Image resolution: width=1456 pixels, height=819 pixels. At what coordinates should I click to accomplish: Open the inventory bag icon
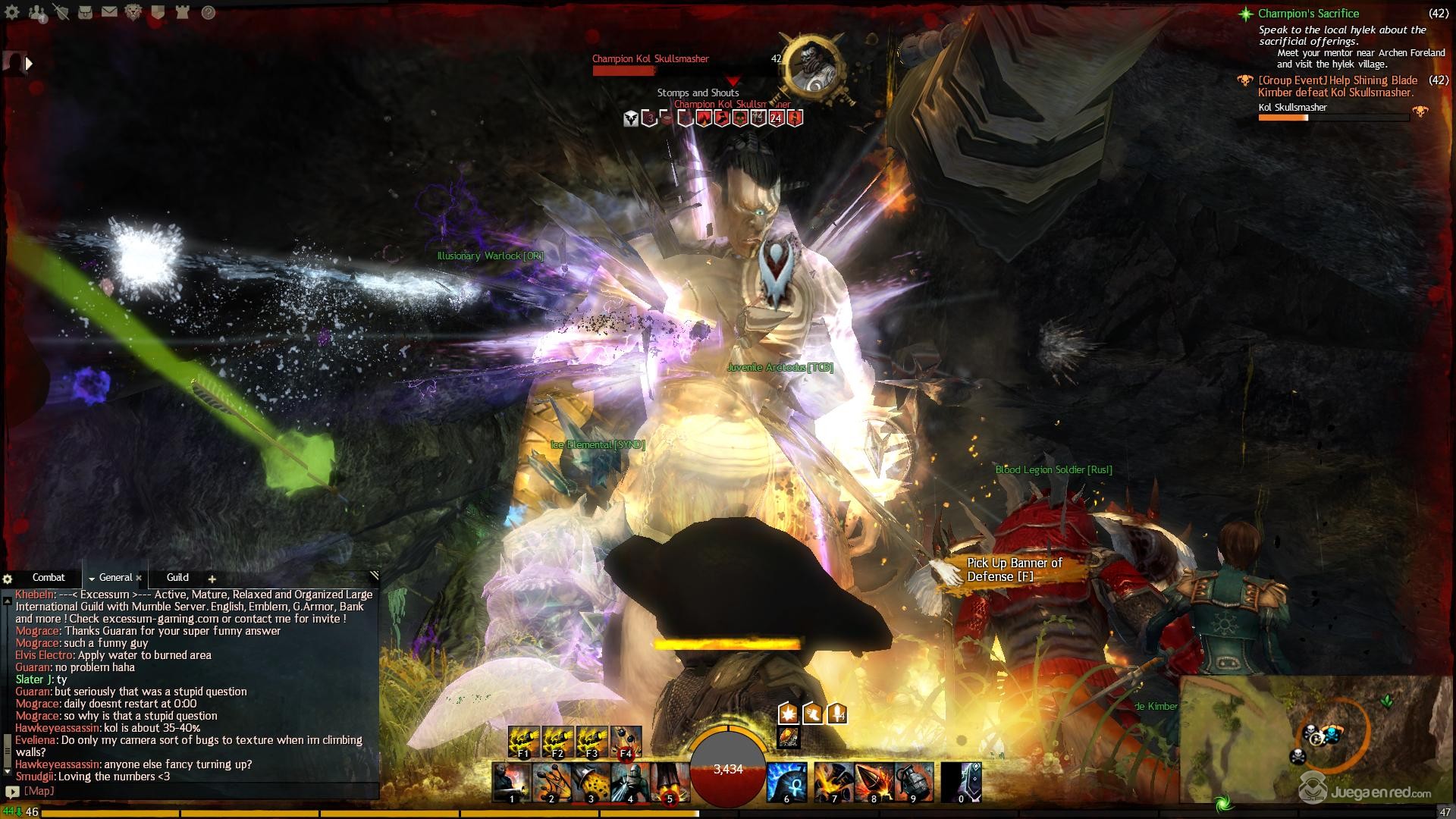pyautogui.click(x=85, y=12)
